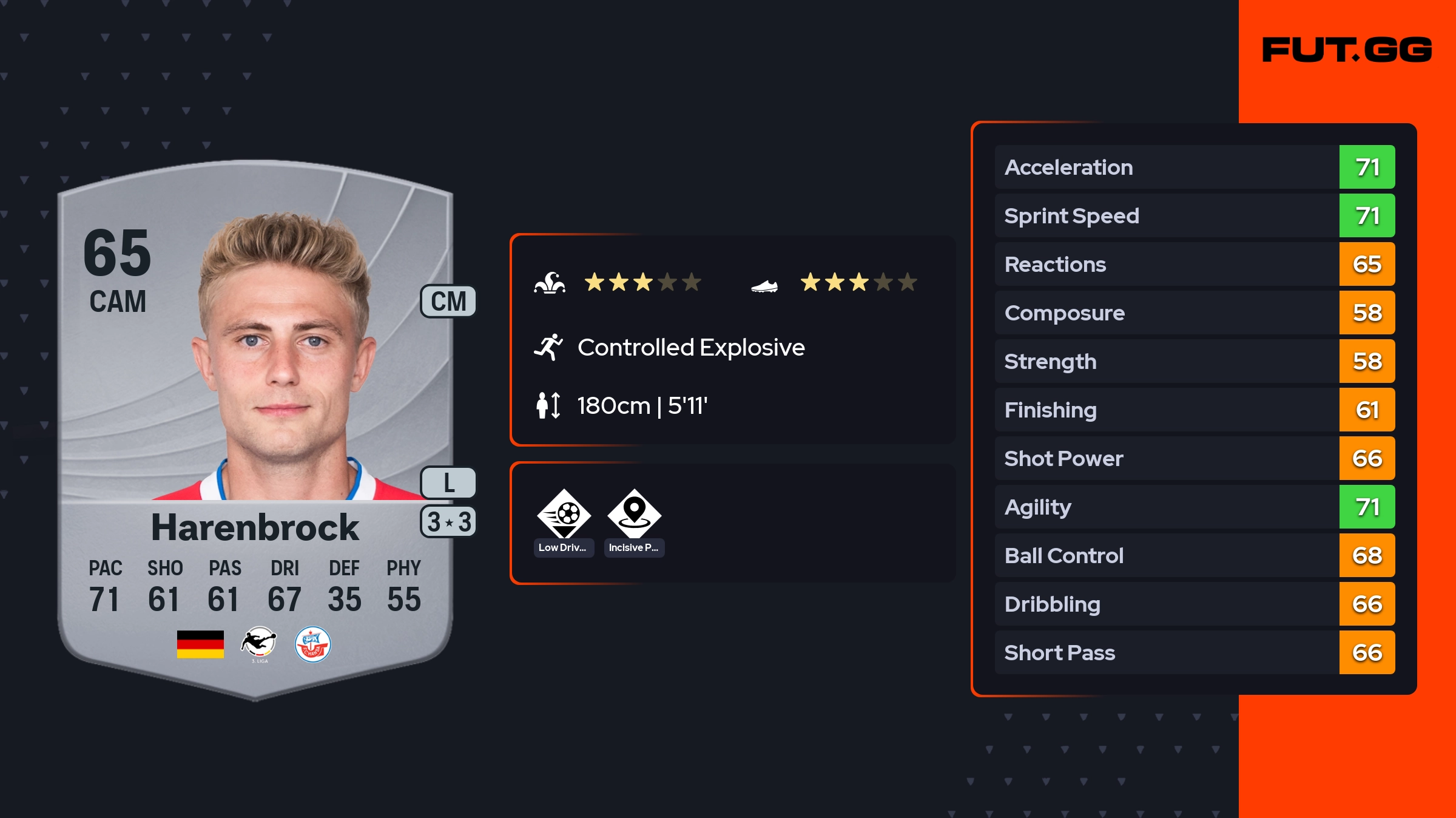The image size is (1456, 818).
Task: Select the Sprint Speed stat row
Action: pos(1194,216)
